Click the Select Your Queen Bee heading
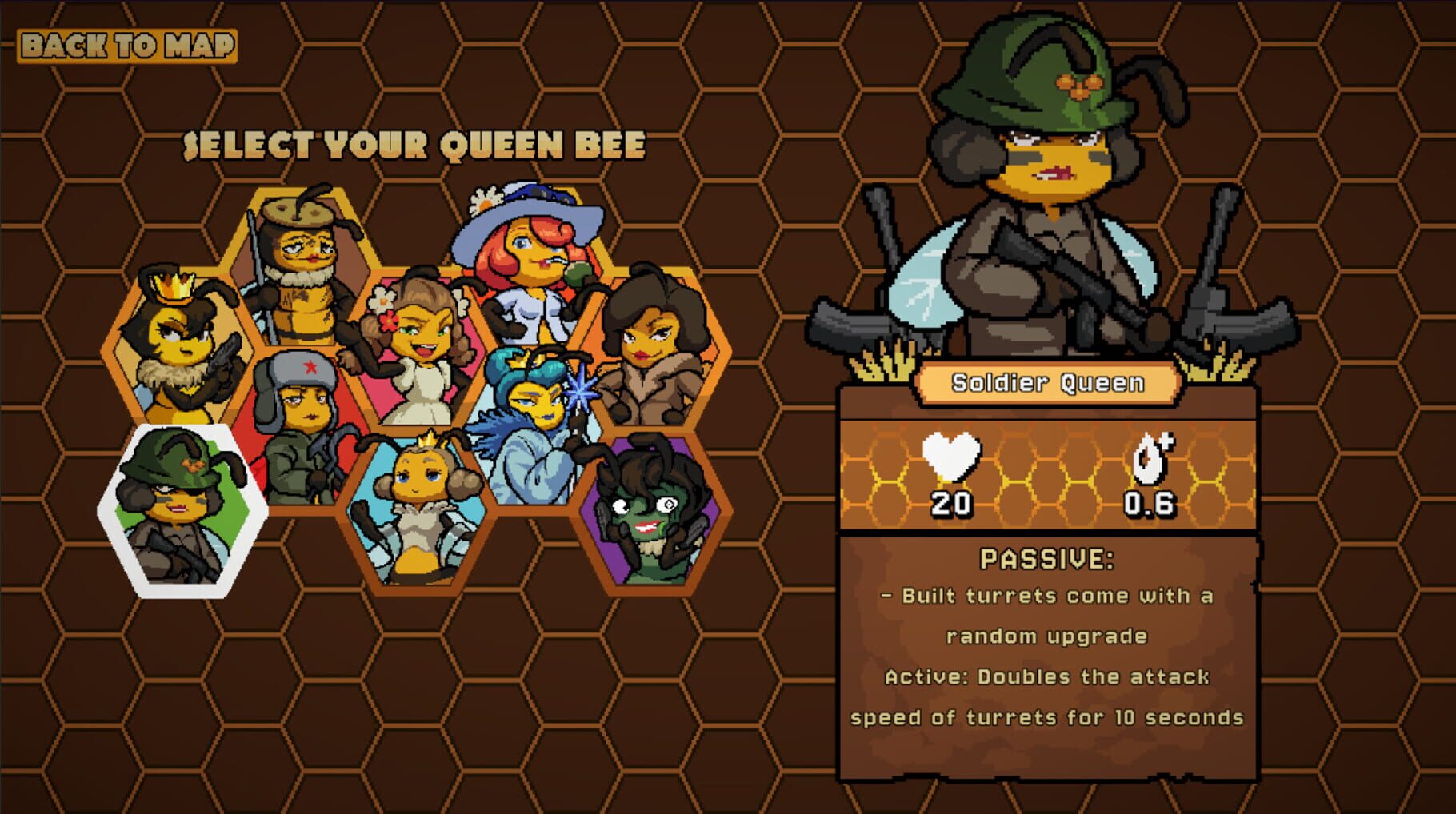 [413, 144]
